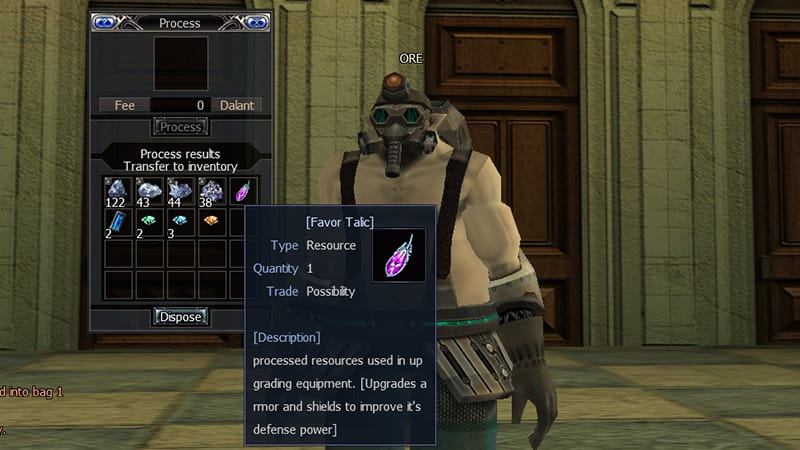Click the large empty ore input slot
This screenshot has height=450, width=800.
coord(181,64)
